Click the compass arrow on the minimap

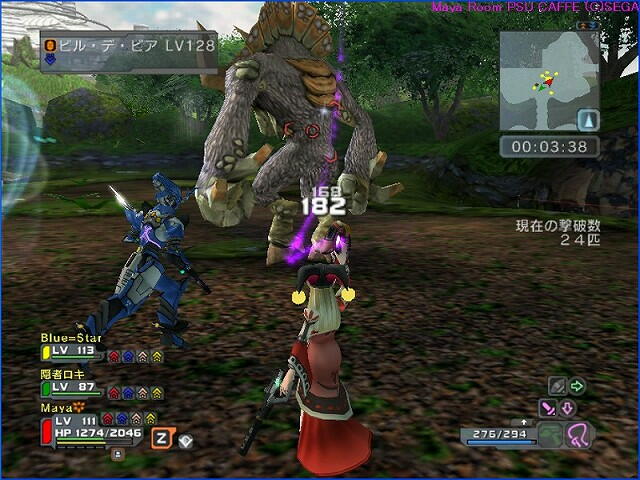(x=589, y=120)
